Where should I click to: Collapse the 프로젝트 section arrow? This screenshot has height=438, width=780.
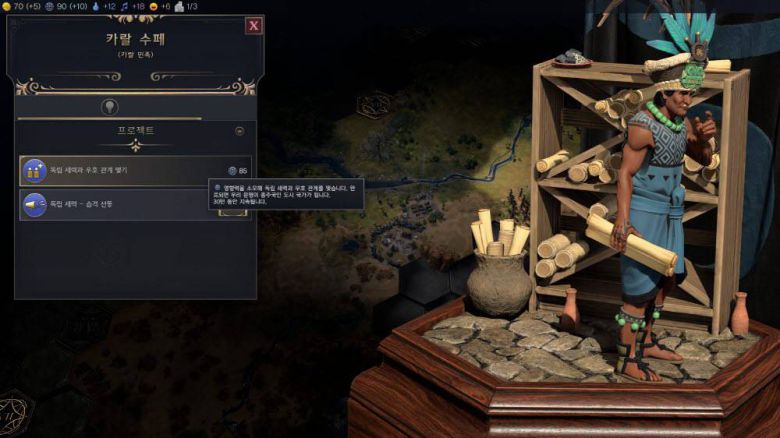239,131
